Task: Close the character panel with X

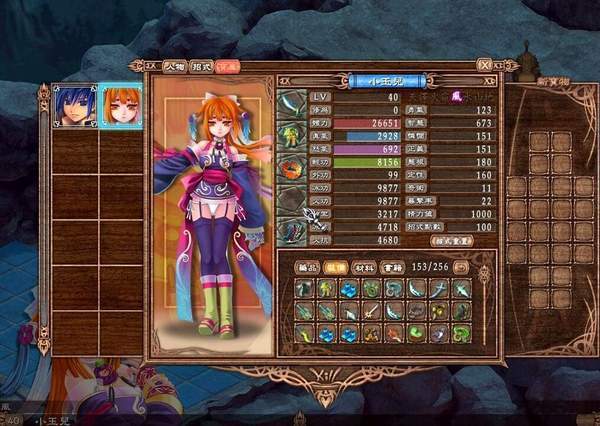Action: [x=485, y=65]
